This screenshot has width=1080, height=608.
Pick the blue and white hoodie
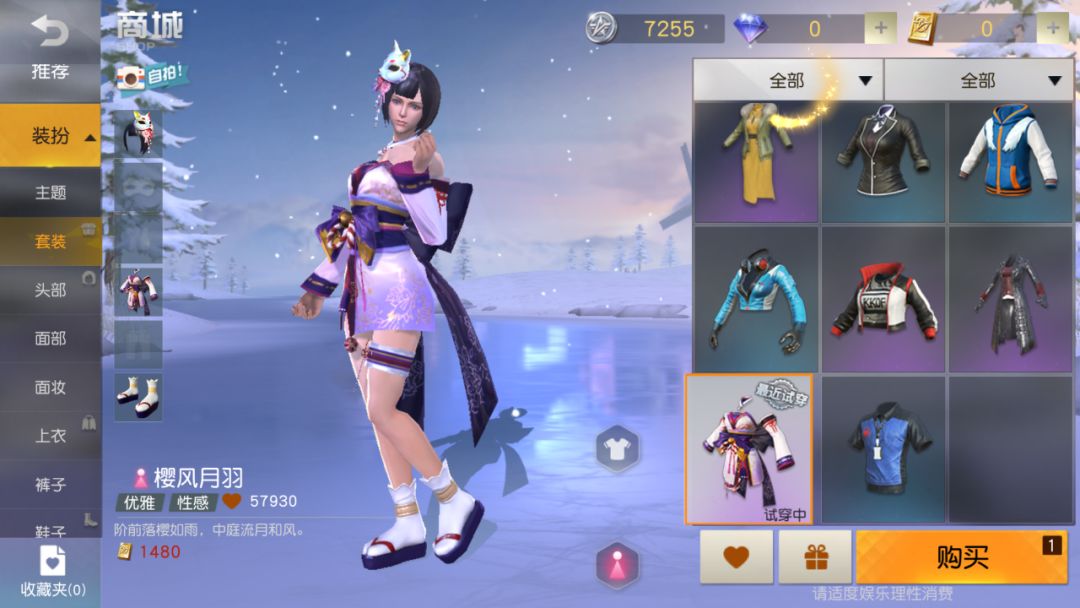click(x=1010, y=162)
